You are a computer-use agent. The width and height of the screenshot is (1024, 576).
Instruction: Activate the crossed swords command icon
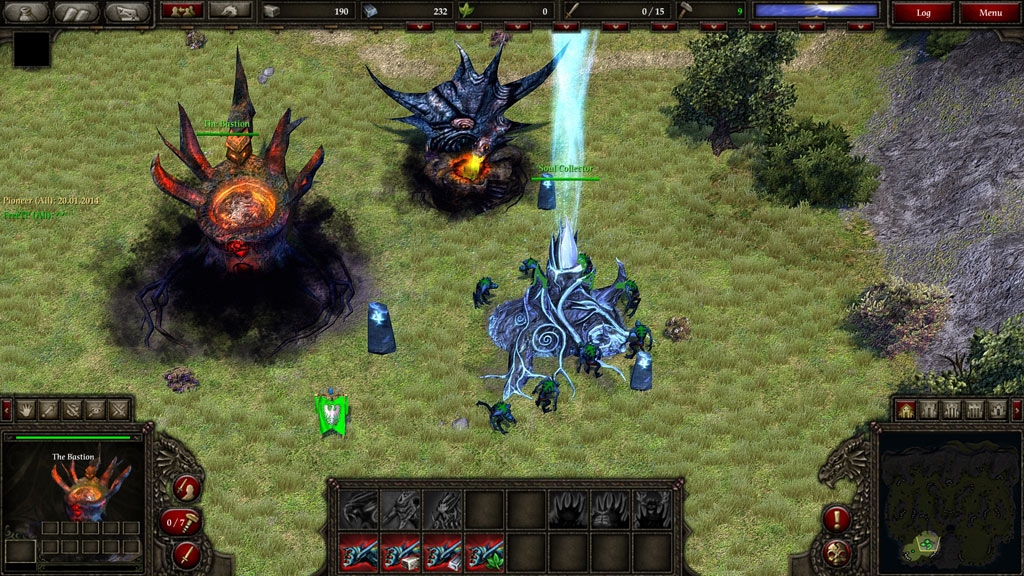(119, 409)
